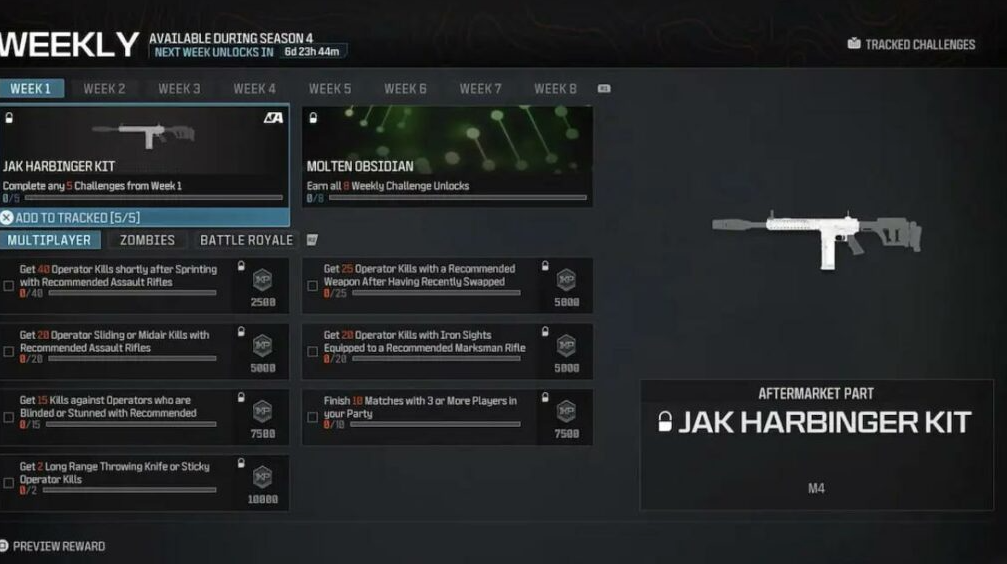Select the Molten Obsidian reward tile
Viewport: 1007px width, 564px height.
(x=447, y=155)
